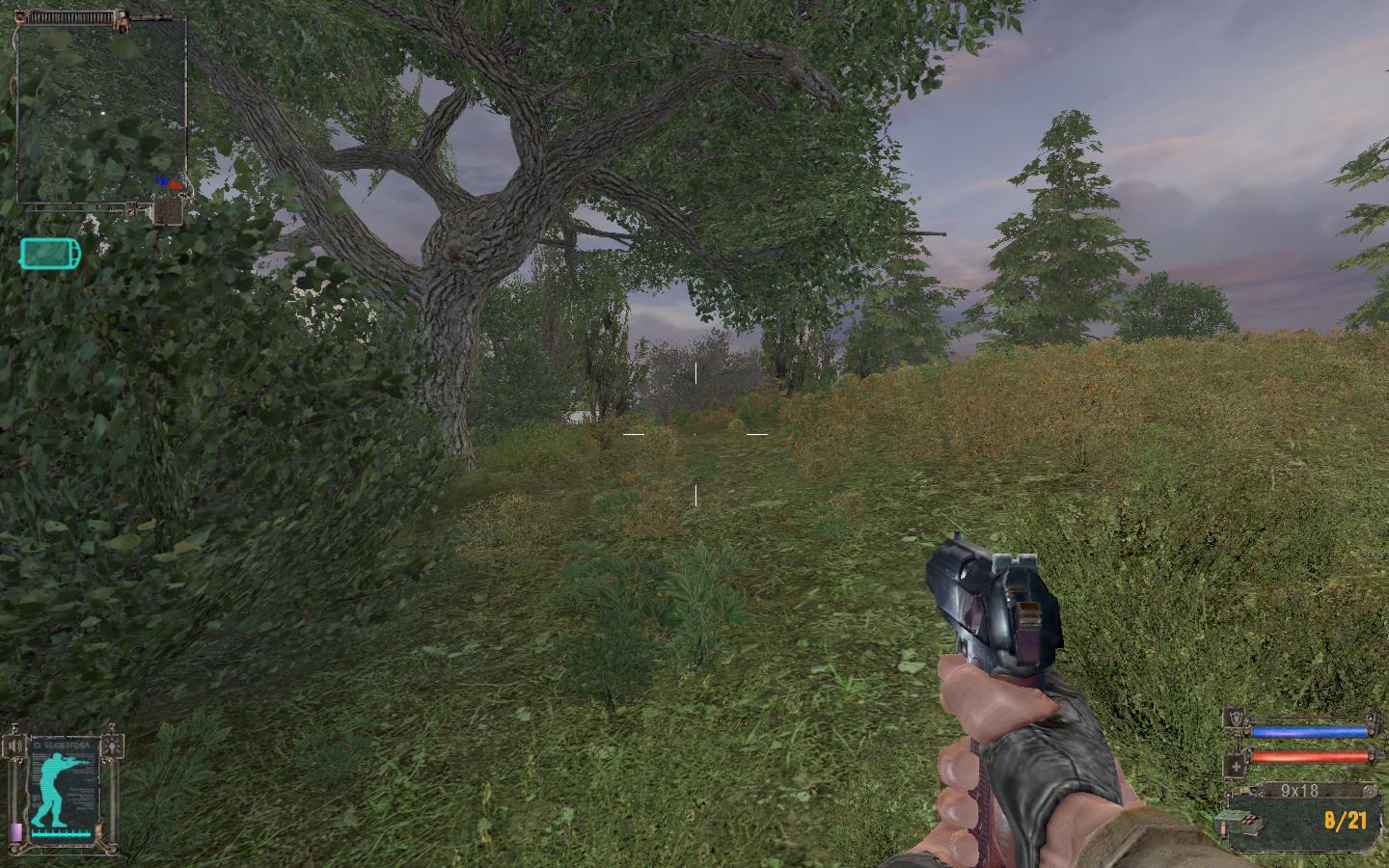Image resolution: width=1389 pixels, height=868 pixels.
Task: Click the lightbulb visibility indicator icon
Action: pyautogui.click(x=116, y=745)
